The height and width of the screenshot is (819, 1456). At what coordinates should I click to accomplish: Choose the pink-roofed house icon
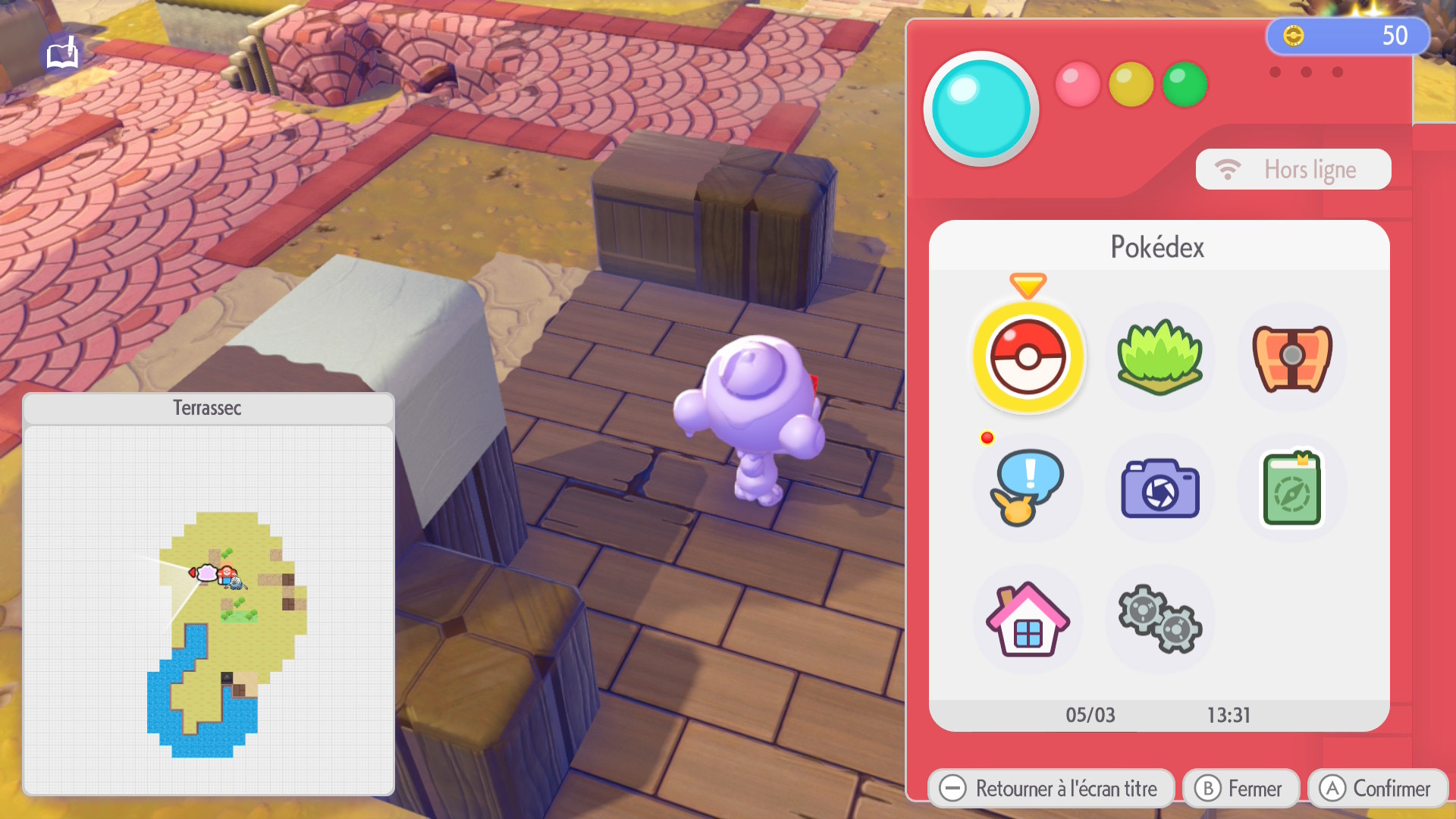1028,620
